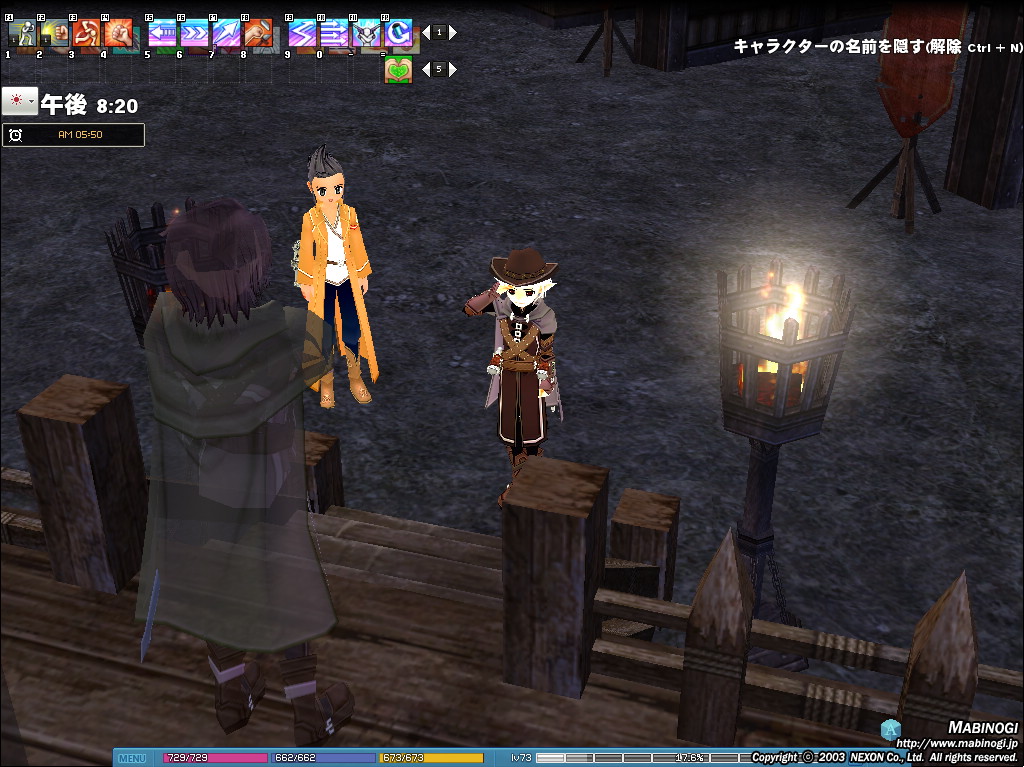Activate the F1 fighter stance skill
Image resolution: width=1024 pixels, height=767 pixels.
(22, 33)
